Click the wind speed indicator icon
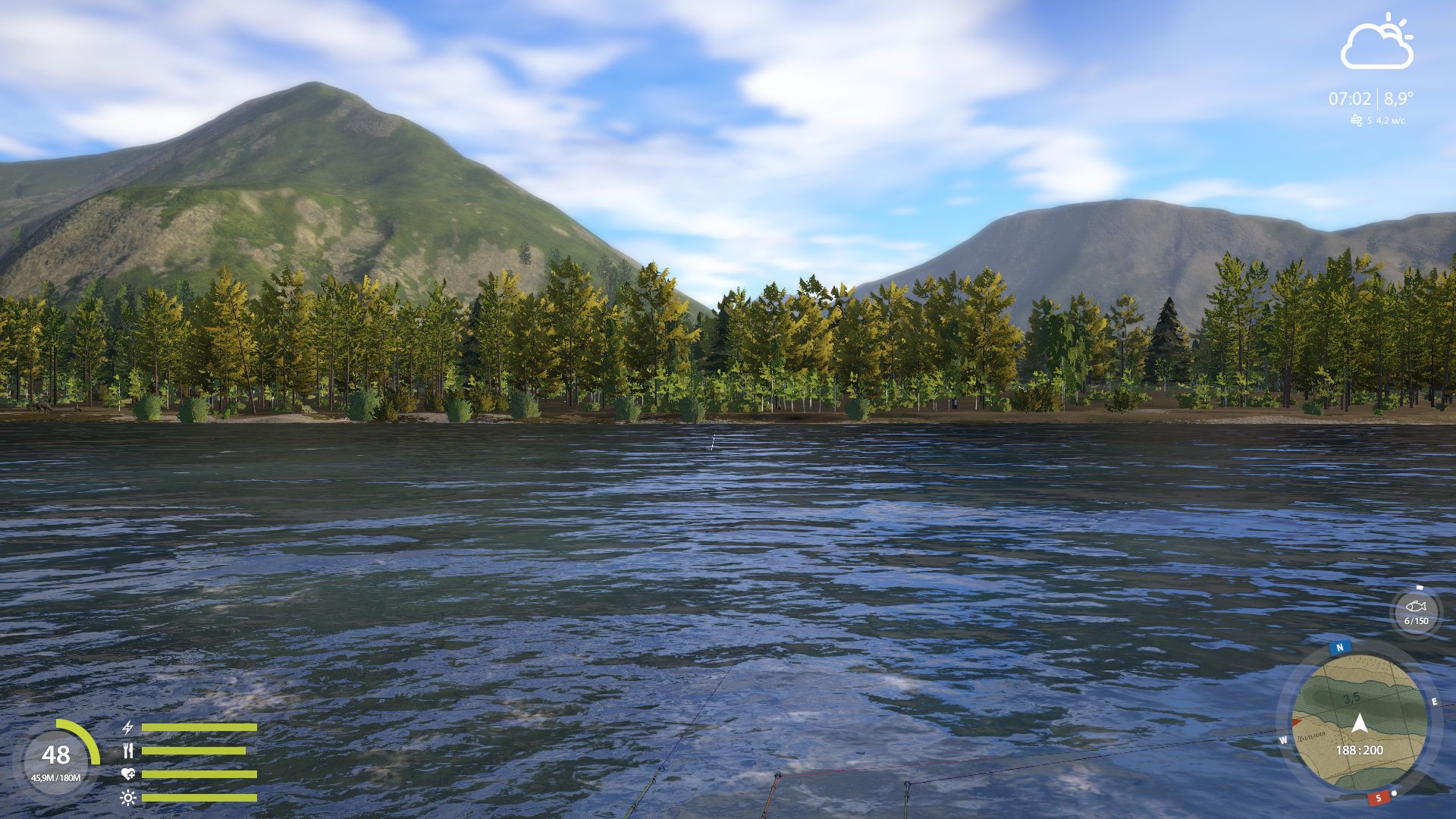The height and width of the screenshot is (819, 1456). tap(1357, 119)
